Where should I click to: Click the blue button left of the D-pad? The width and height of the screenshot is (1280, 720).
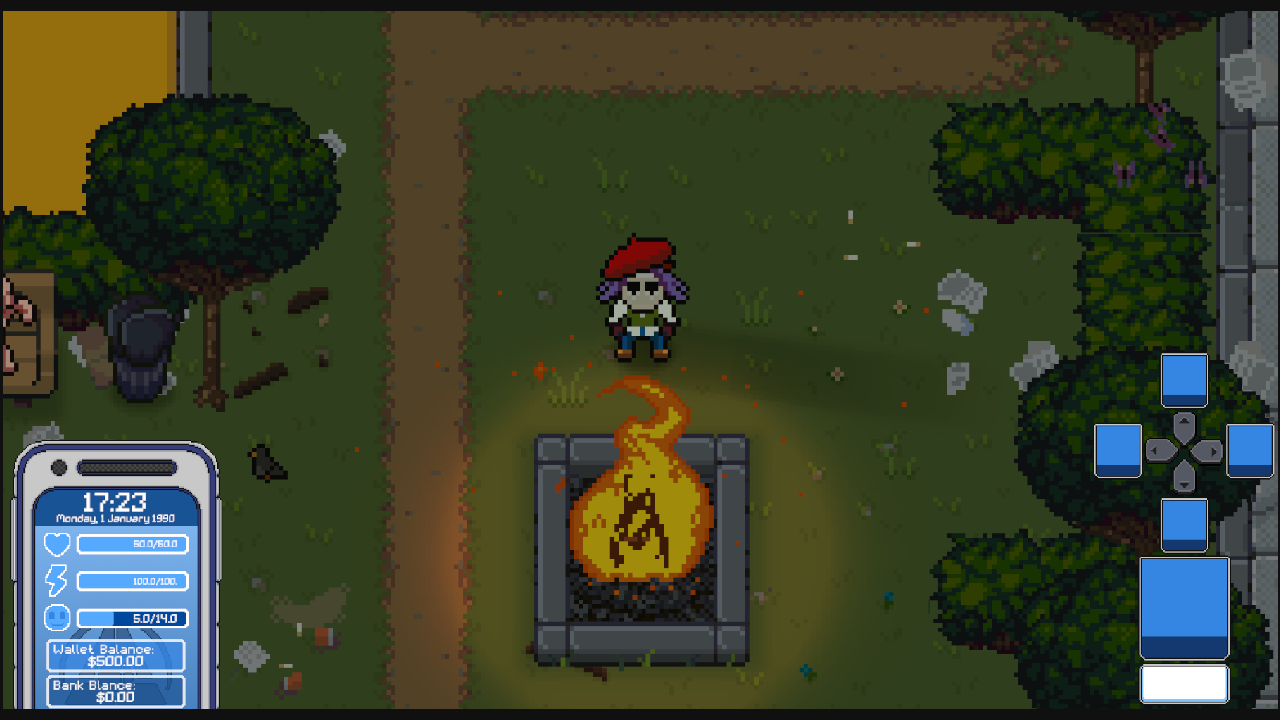1118,451
